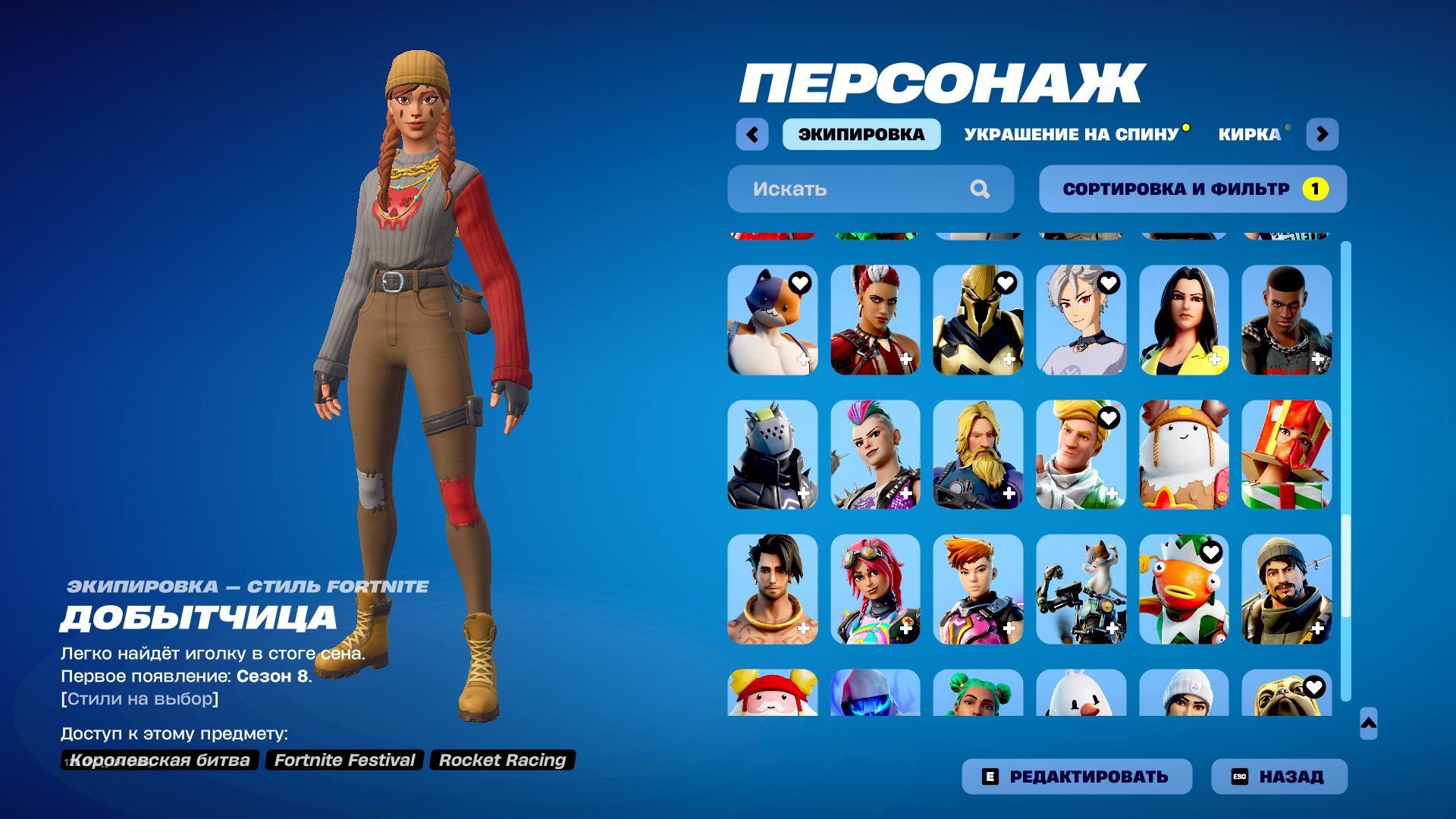Toggle the favorite heart on the pug skin
The height and width of the screenshot is (819, 1456).
click(1314, 688)
